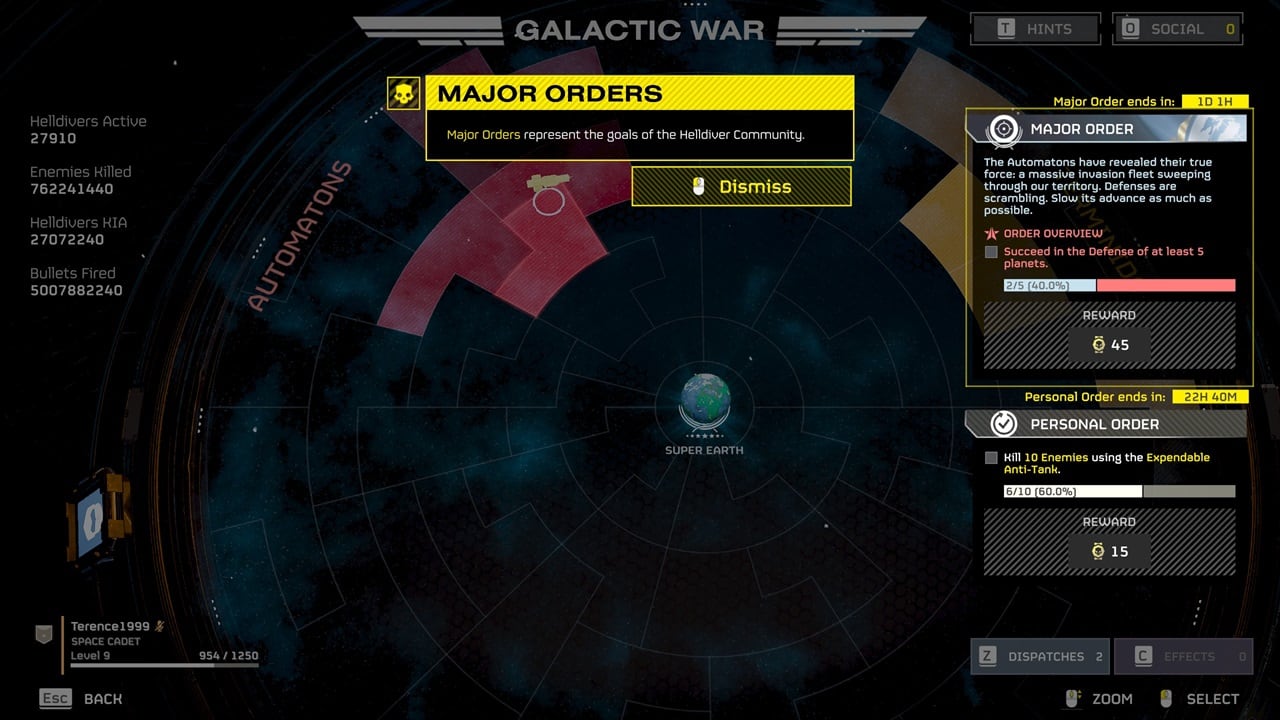Image resolution: width=1280 pixels, height=720 pixels.
Task: View the Personal Order 15 medal reward
Action: 1109,551
